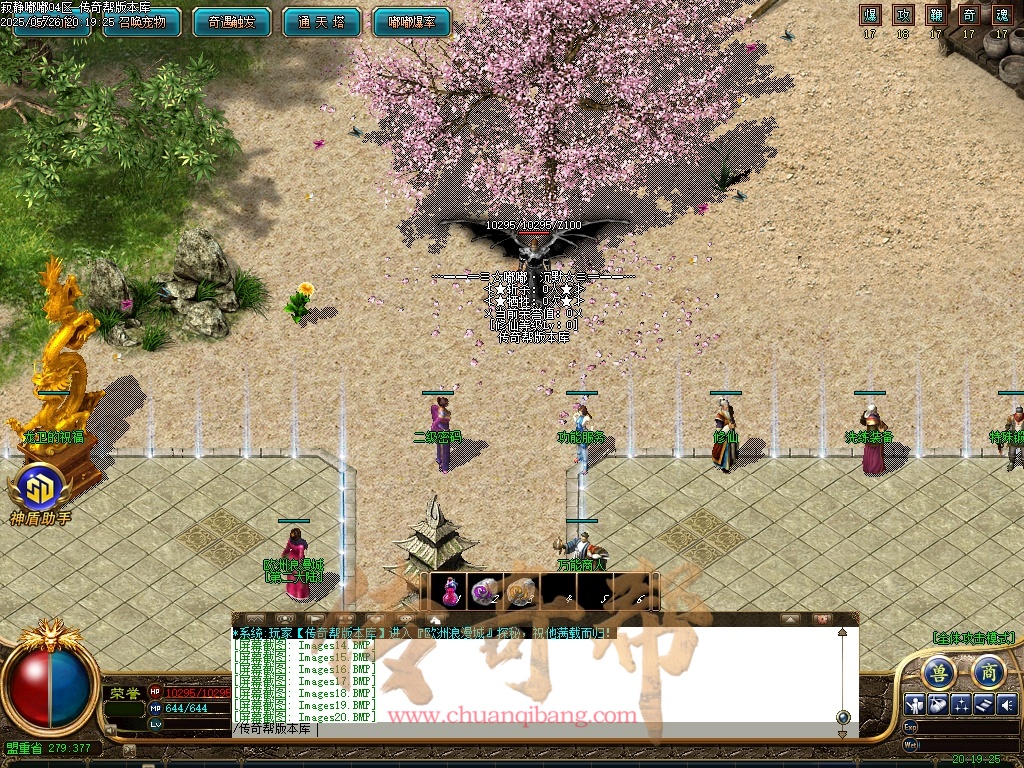
Task: Select the 爆 buff icon
Action: click(x=871, y=15)
